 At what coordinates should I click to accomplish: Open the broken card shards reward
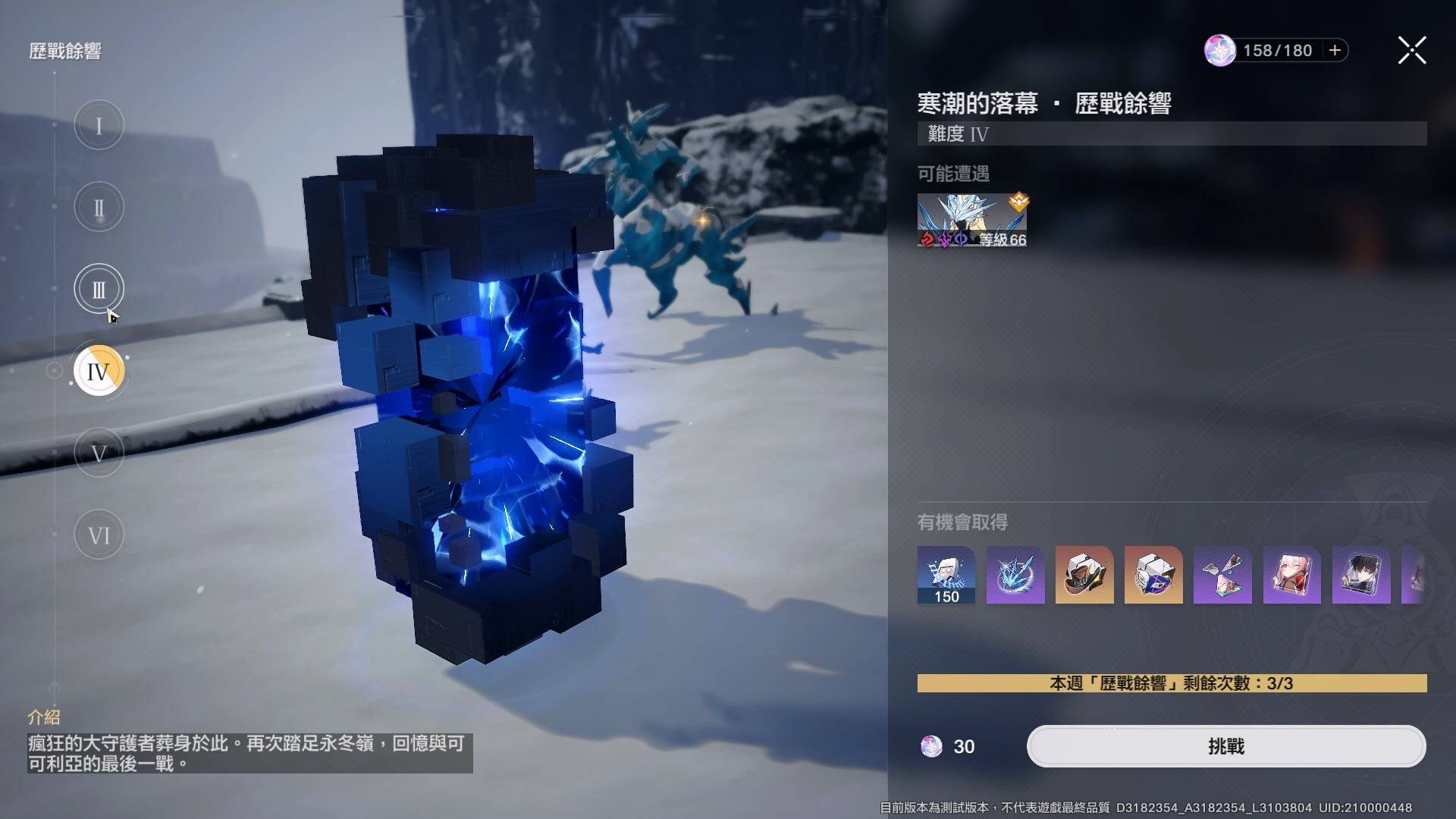[1222, 575]
